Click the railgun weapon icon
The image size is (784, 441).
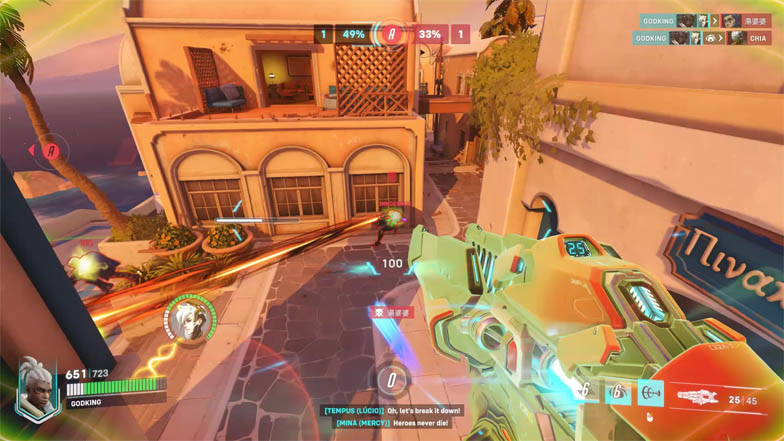click(x=703, y=397)
